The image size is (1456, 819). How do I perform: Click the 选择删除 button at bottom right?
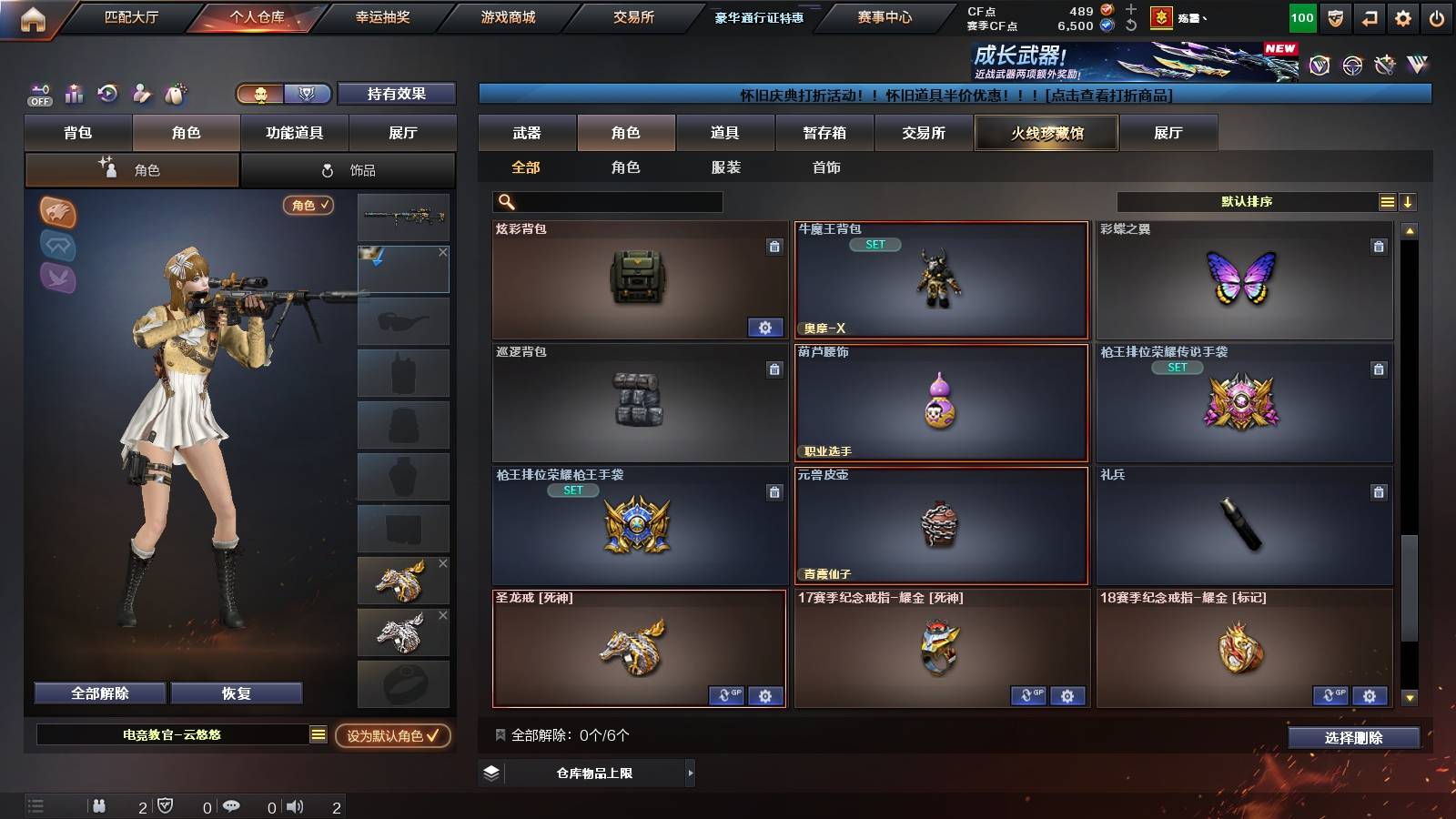[1354, 738]
